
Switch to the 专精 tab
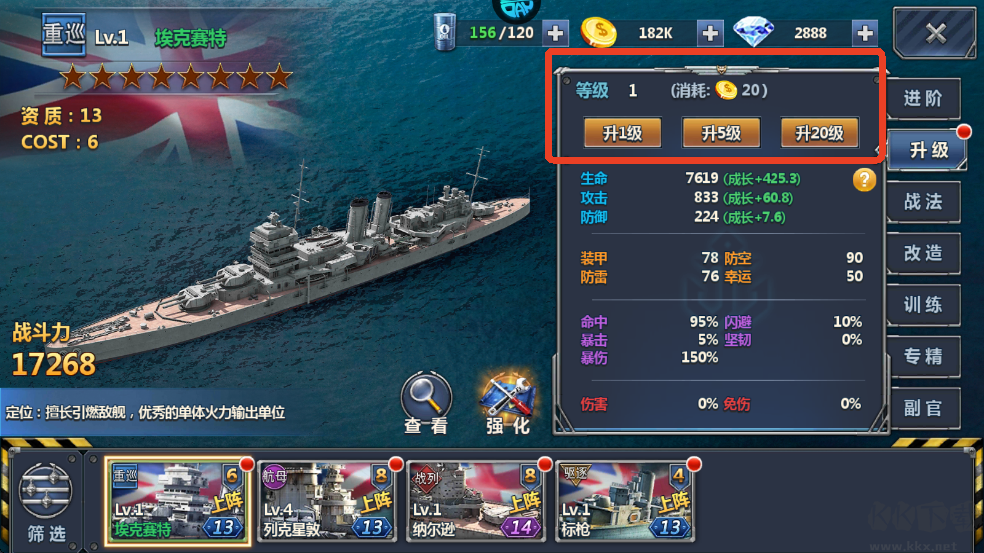pos(923,357)
